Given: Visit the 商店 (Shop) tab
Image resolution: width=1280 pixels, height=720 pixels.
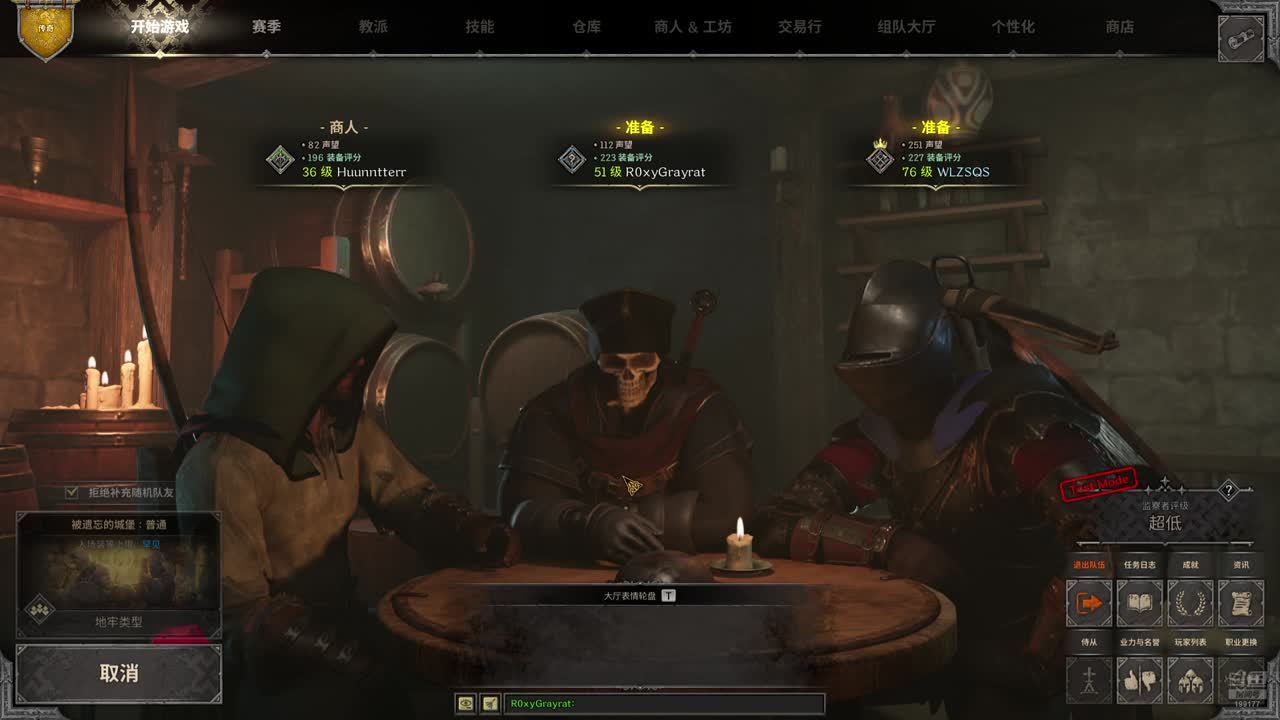Looking at the screenshot, I should pyautogui.click(x=1120, y=27).
